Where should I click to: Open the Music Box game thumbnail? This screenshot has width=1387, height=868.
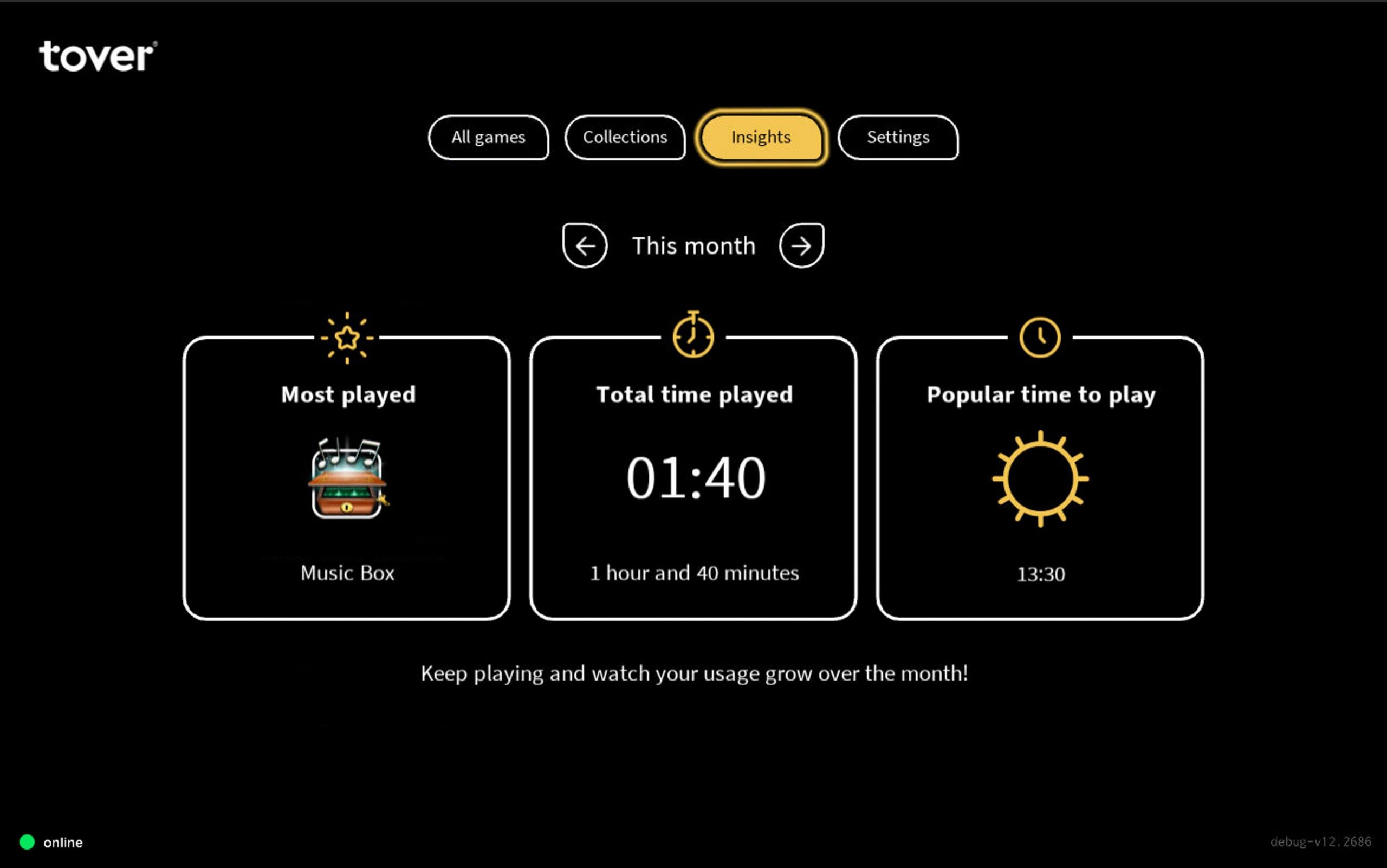point(347,479)
